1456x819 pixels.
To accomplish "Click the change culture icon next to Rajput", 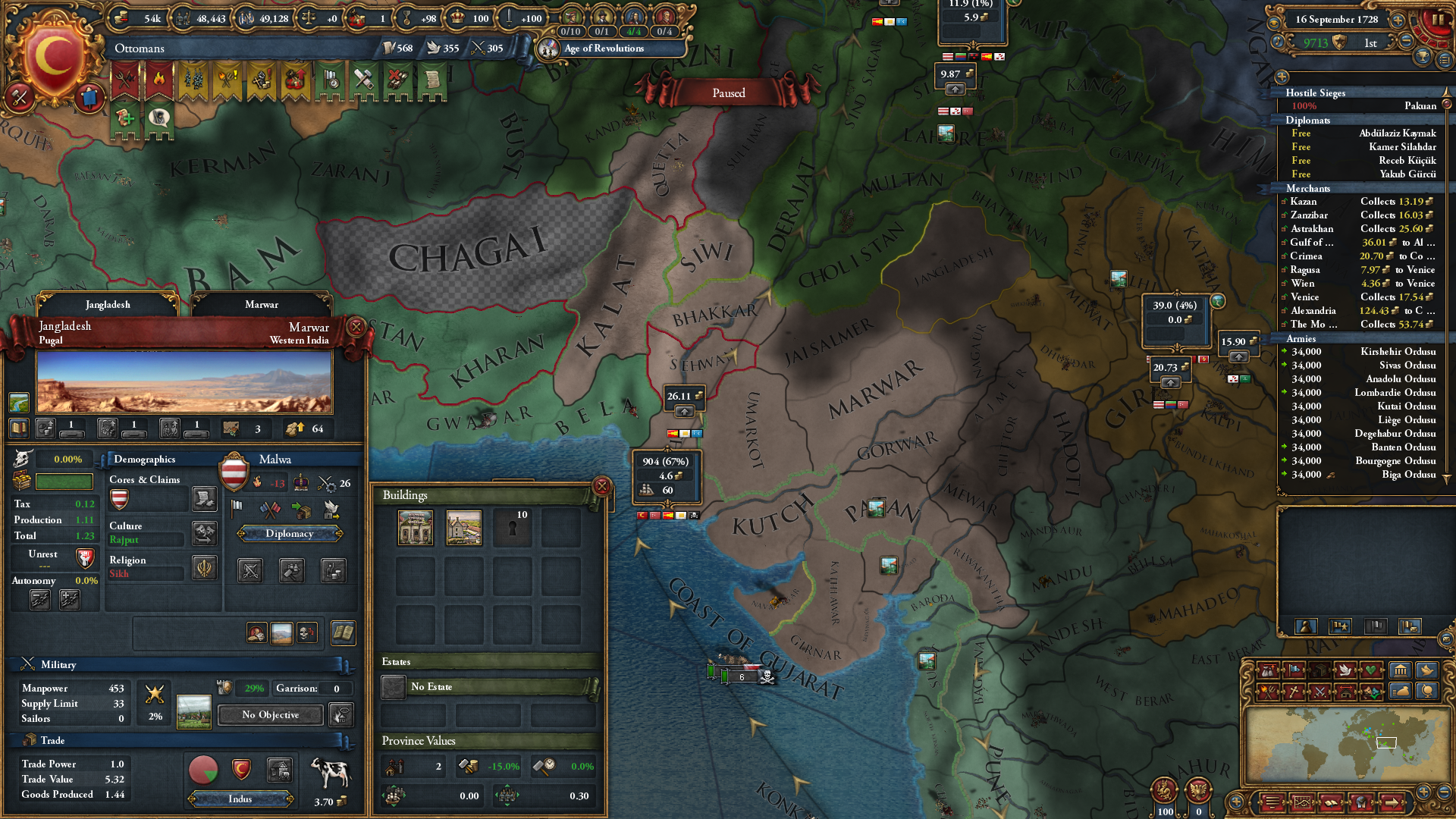I will [x=203, y=533].
